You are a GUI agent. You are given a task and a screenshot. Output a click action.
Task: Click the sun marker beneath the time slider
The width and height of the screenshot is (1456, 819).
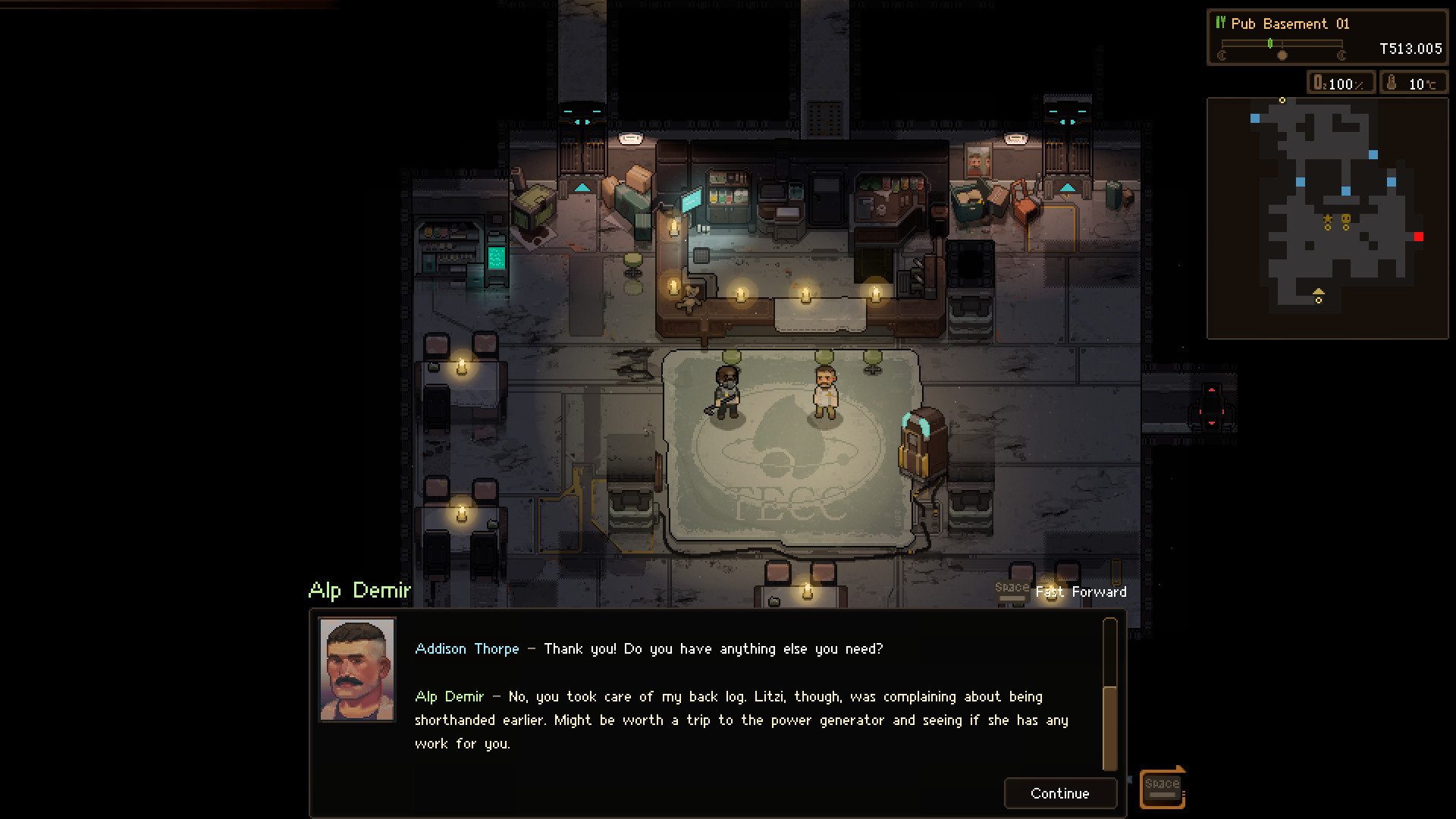pyautogui.click(x=1282, y=56)
